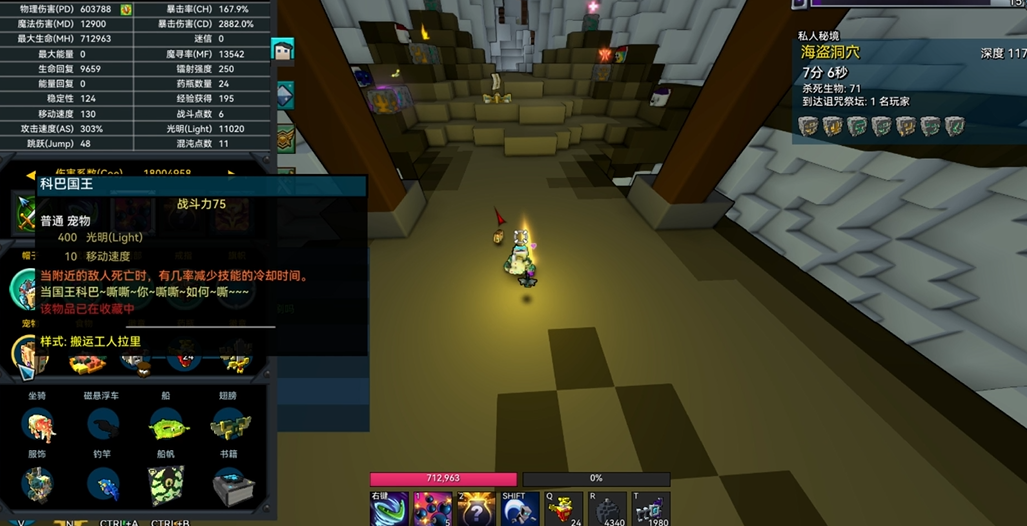
Task: Open the costume (服饰) slot
Action: [x=38, y=486]
